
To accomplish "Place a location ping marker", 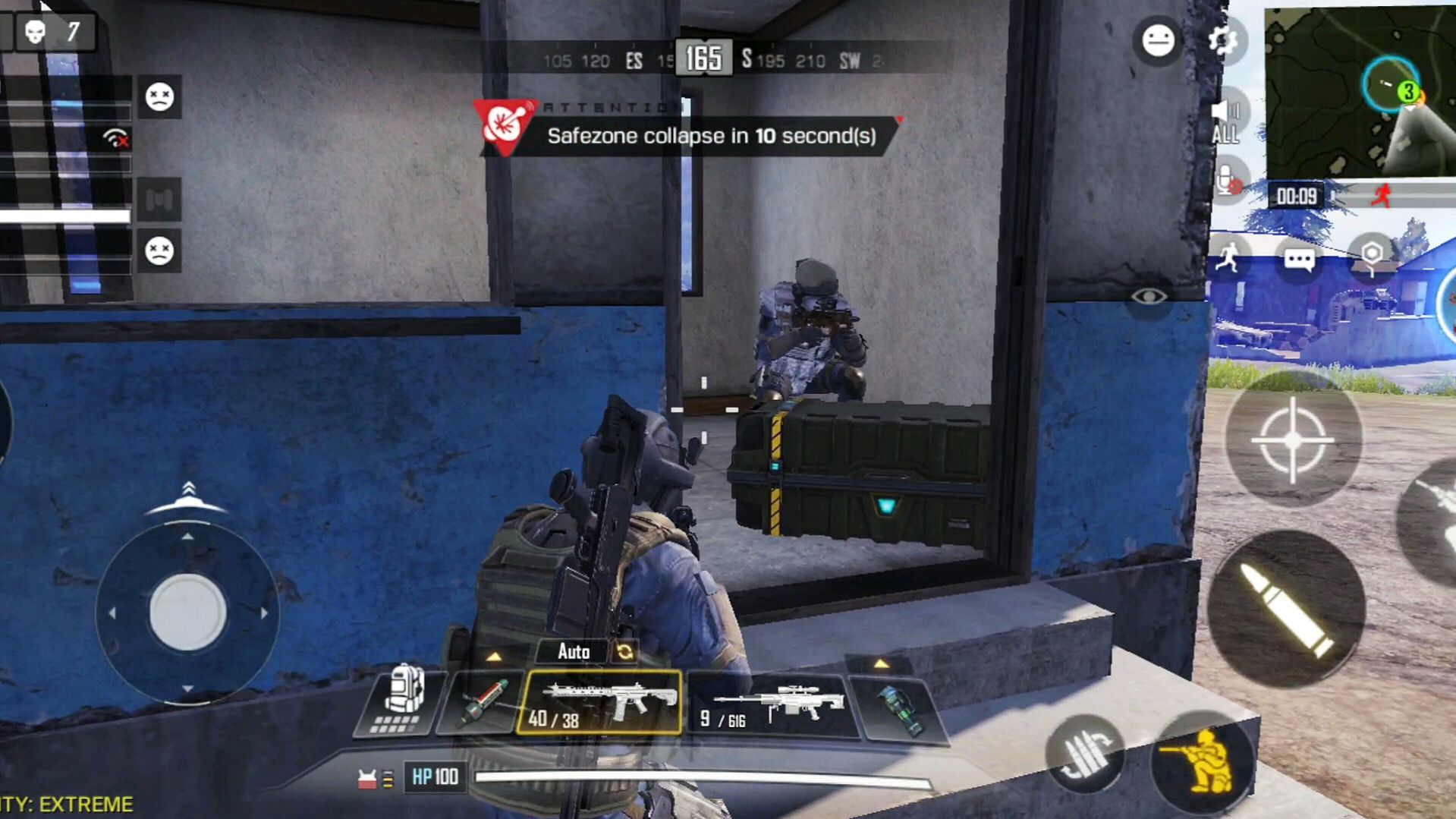I will [x=1371, y=256].
